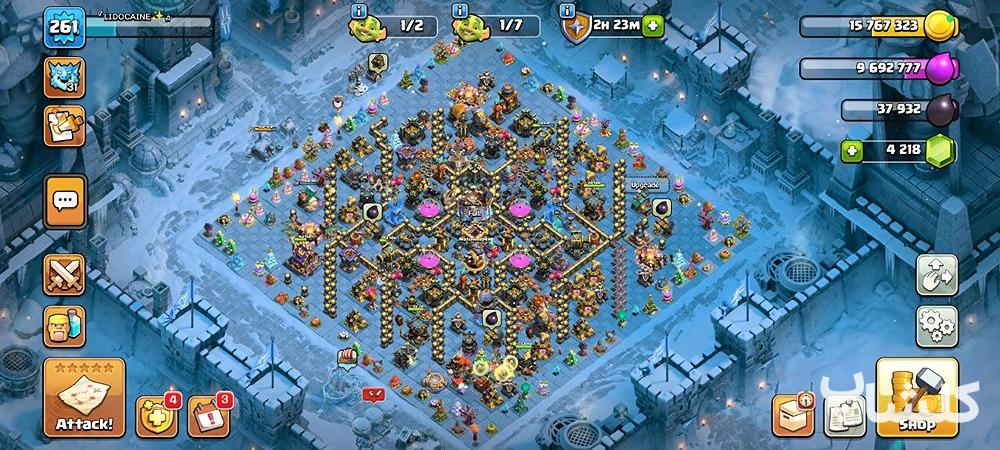This screenshot has height=450, width=1000.
Task: Open the crossed swords army overview
Action: point(65,275)
